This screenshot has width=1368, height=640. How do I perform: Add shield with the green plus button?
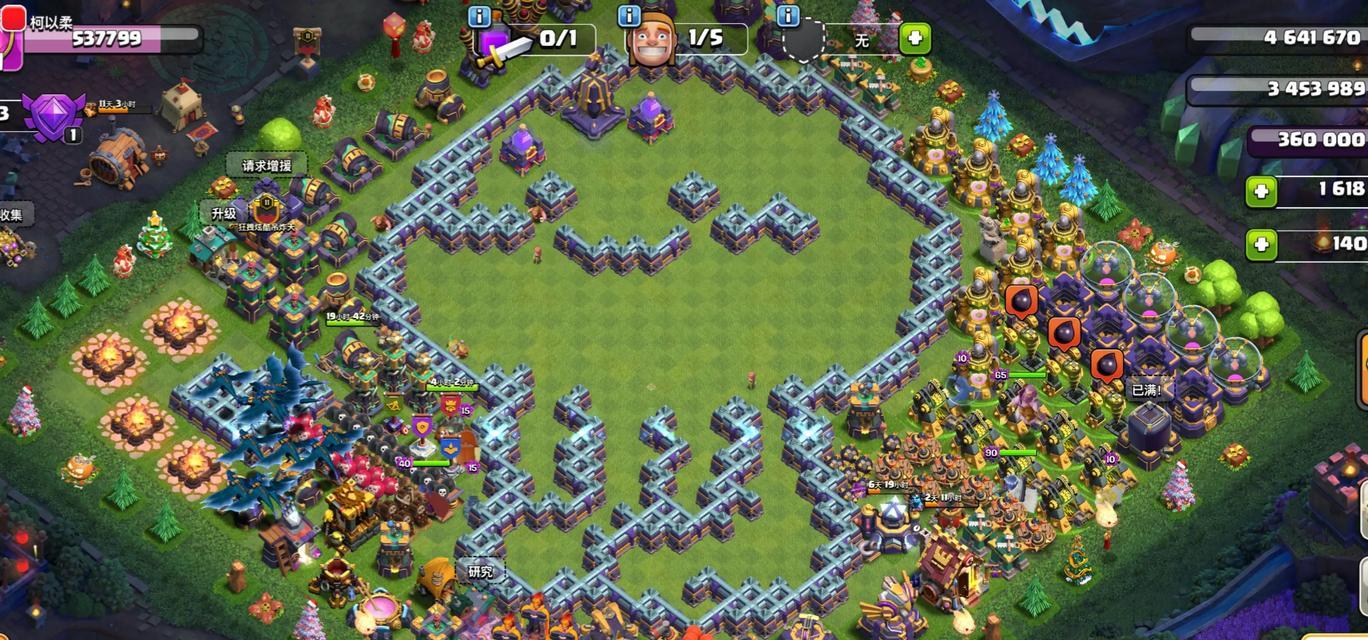tap(914, 40)
